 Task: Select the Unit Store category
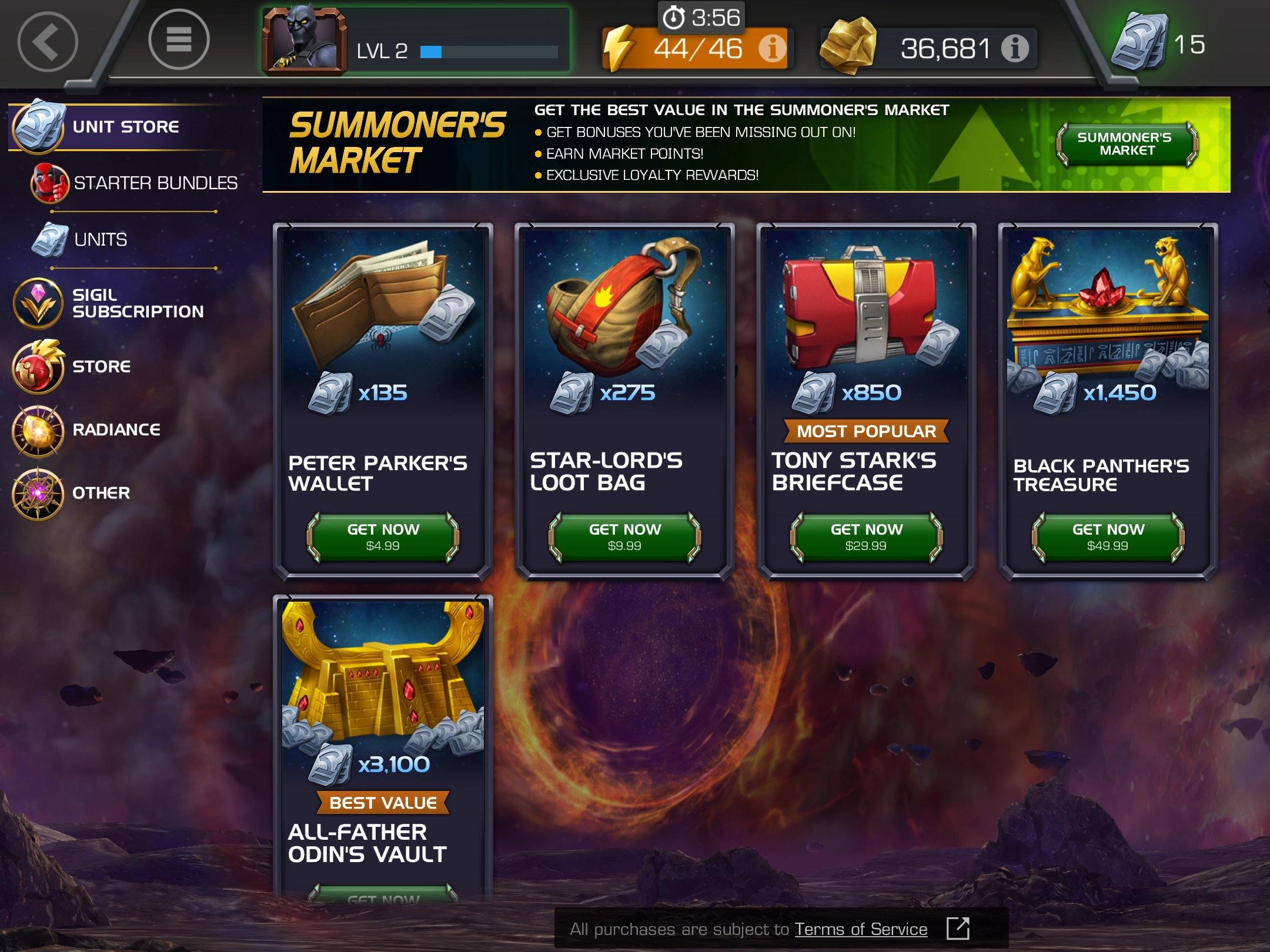point(125,127)
